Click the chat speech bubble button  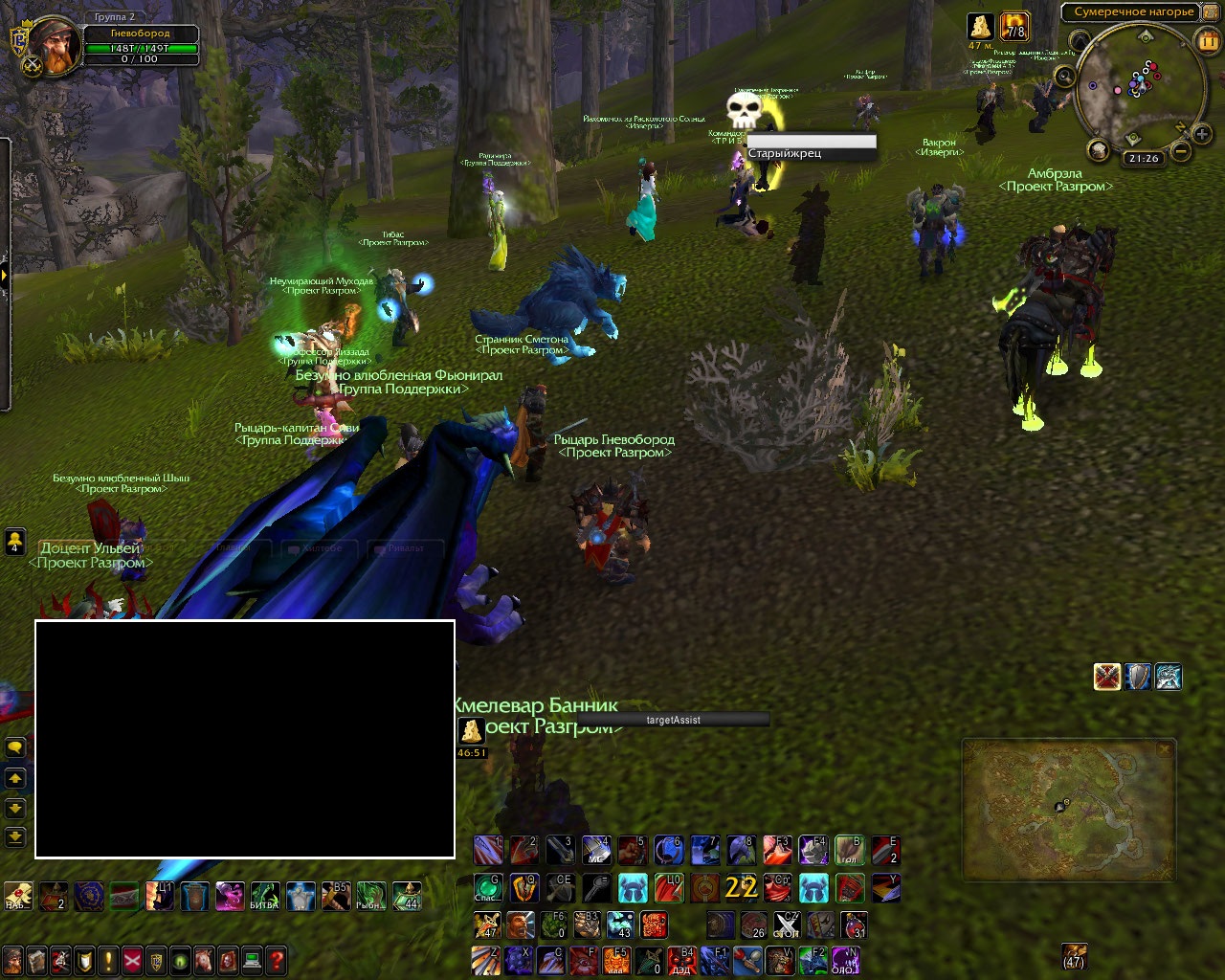tap(15, 747)
